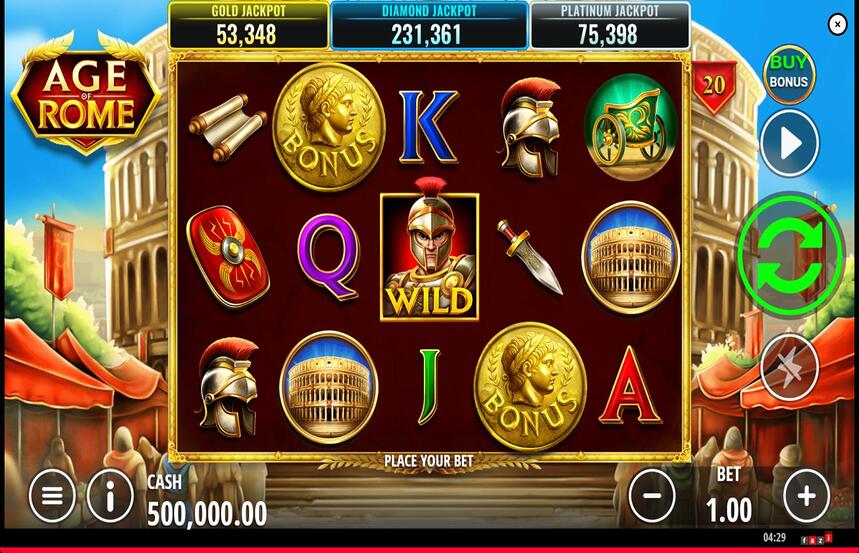This screenshot has width=859, height=553.
Task: Increase the bet with the plus button
Action: tap(806, 495)
